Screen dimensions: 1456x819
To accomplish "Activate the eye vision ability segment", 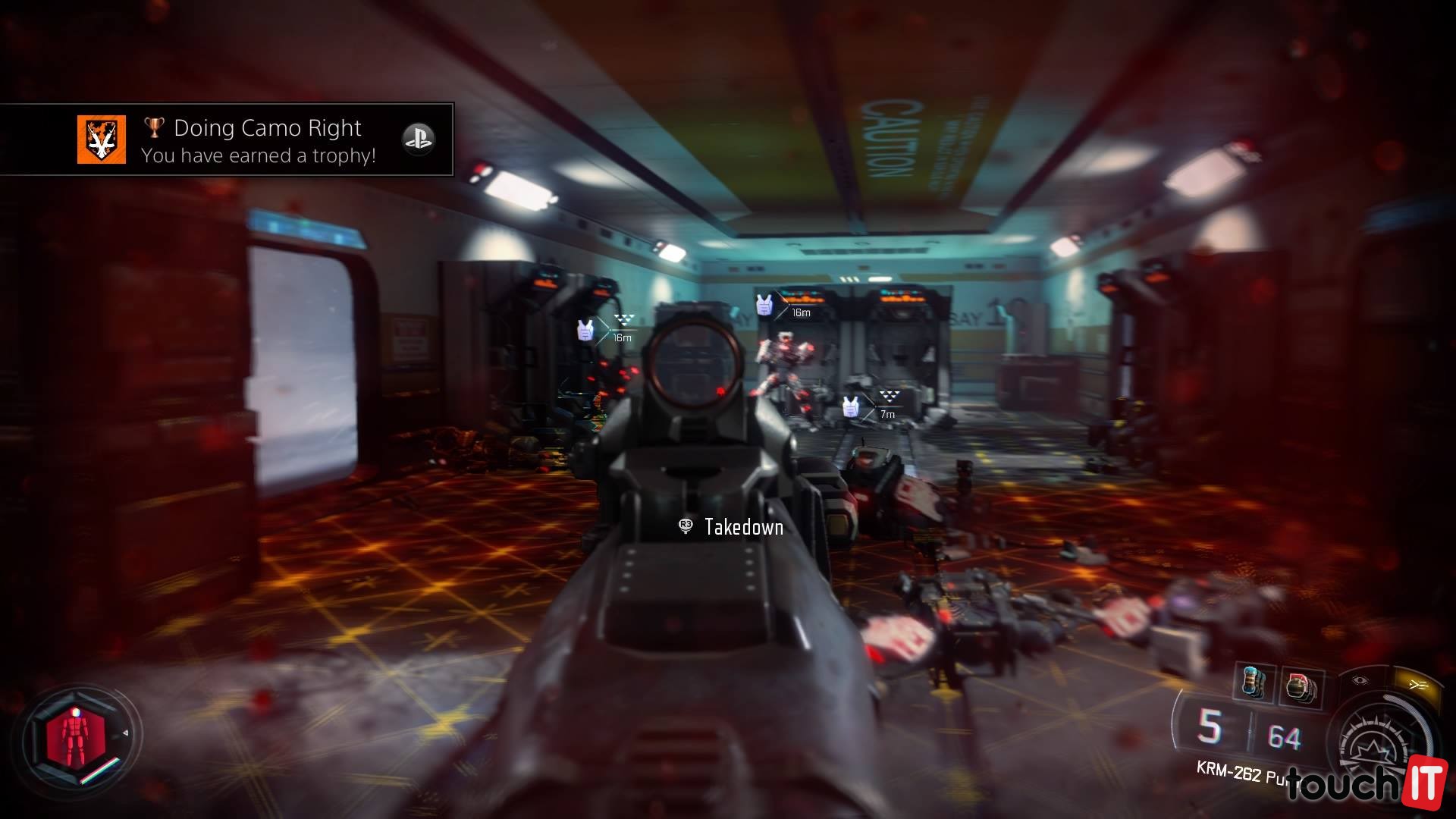I will pyautogui.click(x=1360, y=681).
